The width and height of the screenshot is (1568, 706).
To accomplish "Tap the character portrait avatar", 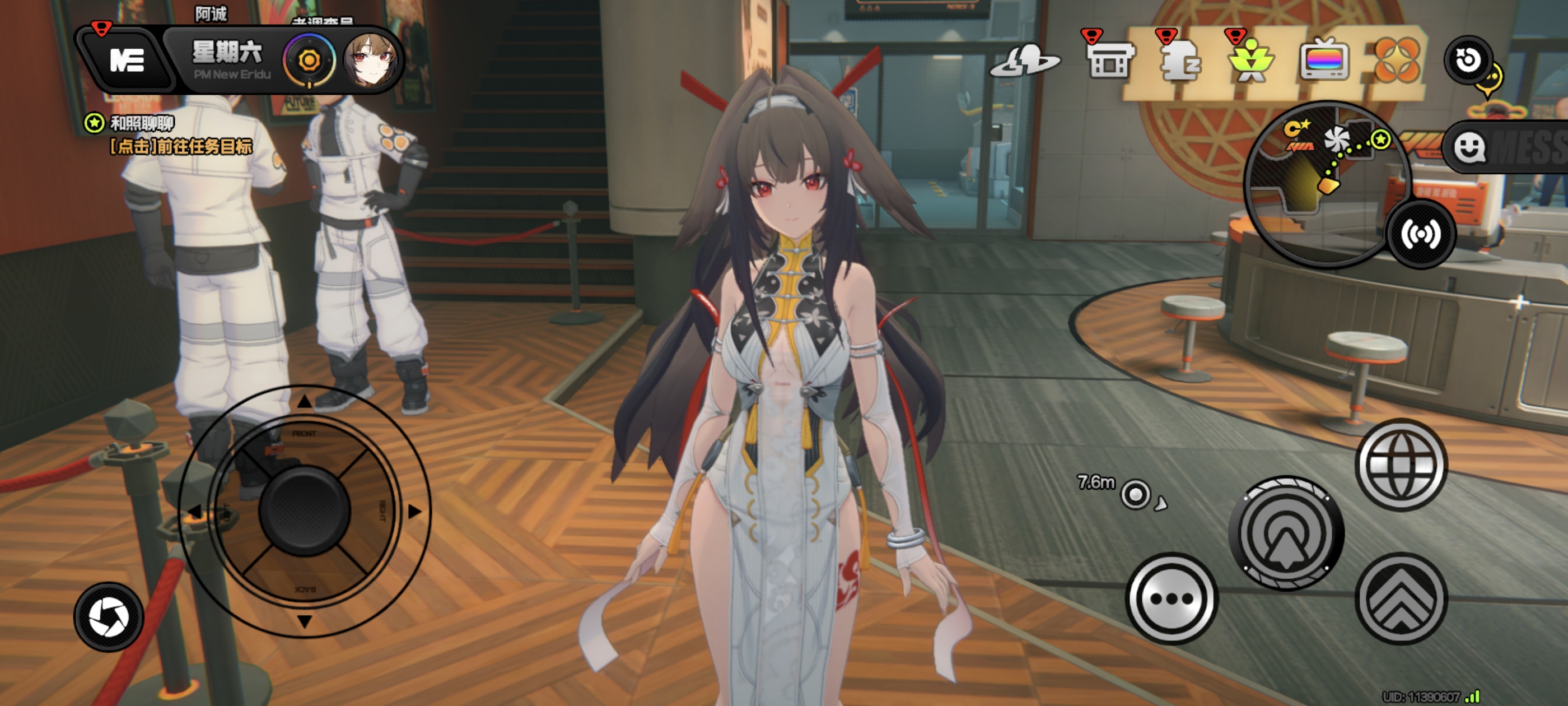I will [x=371, y=60].
